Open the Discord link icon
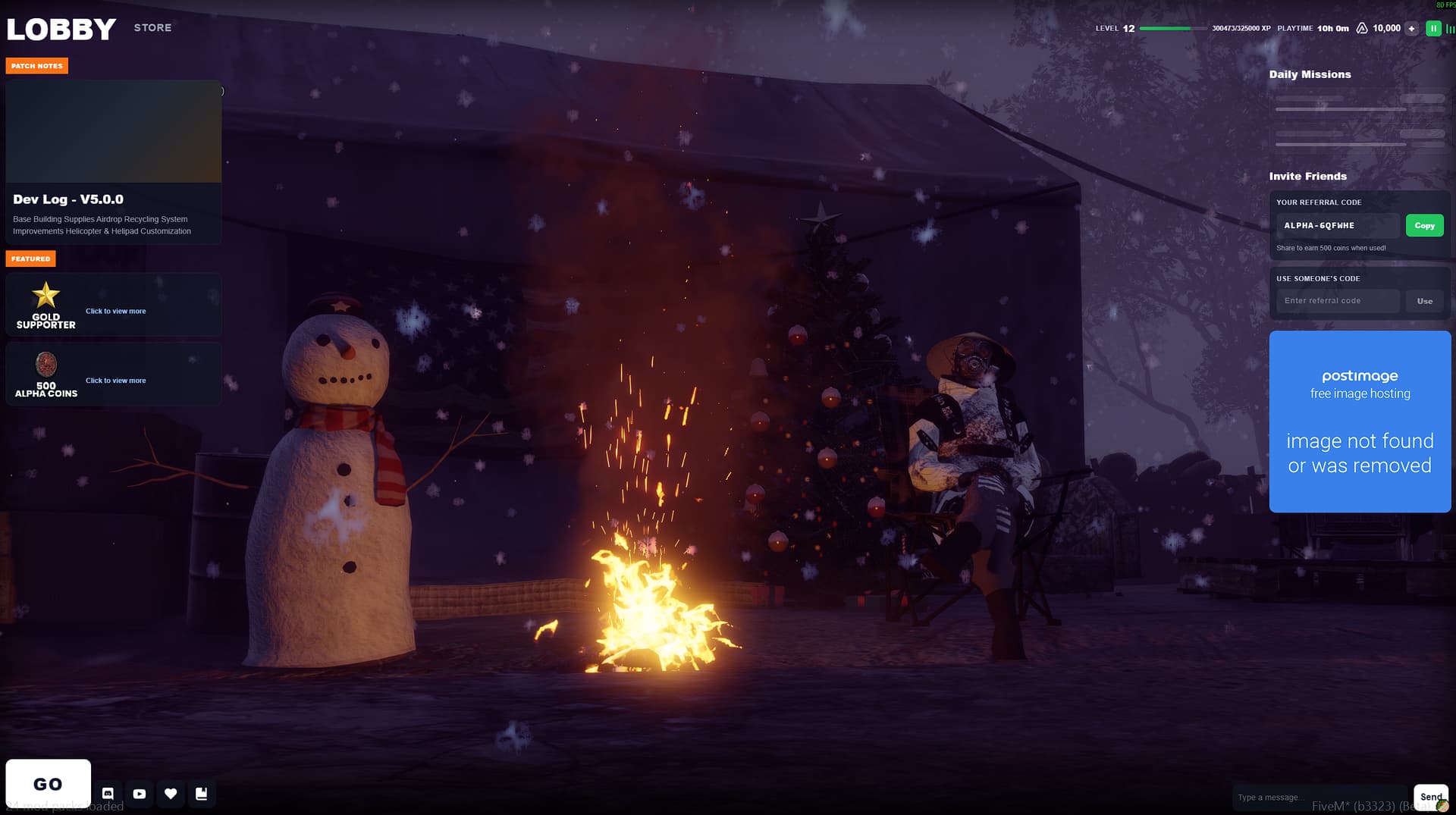 108,794
